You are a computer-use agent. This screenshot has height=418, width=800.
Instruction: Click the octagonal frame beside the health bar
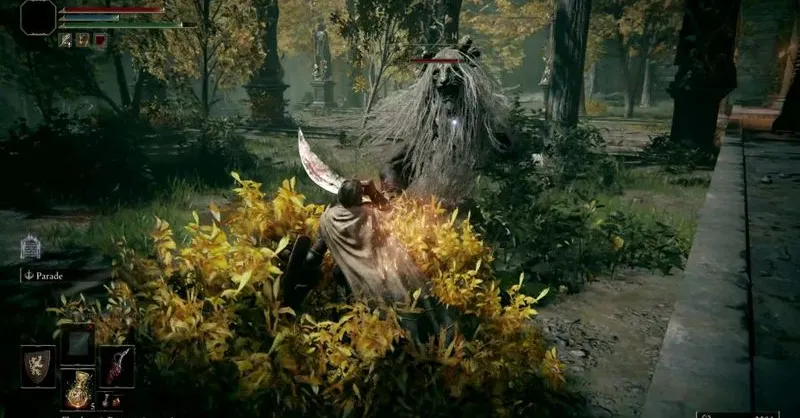pyautogui.click(x=38, y=17)
